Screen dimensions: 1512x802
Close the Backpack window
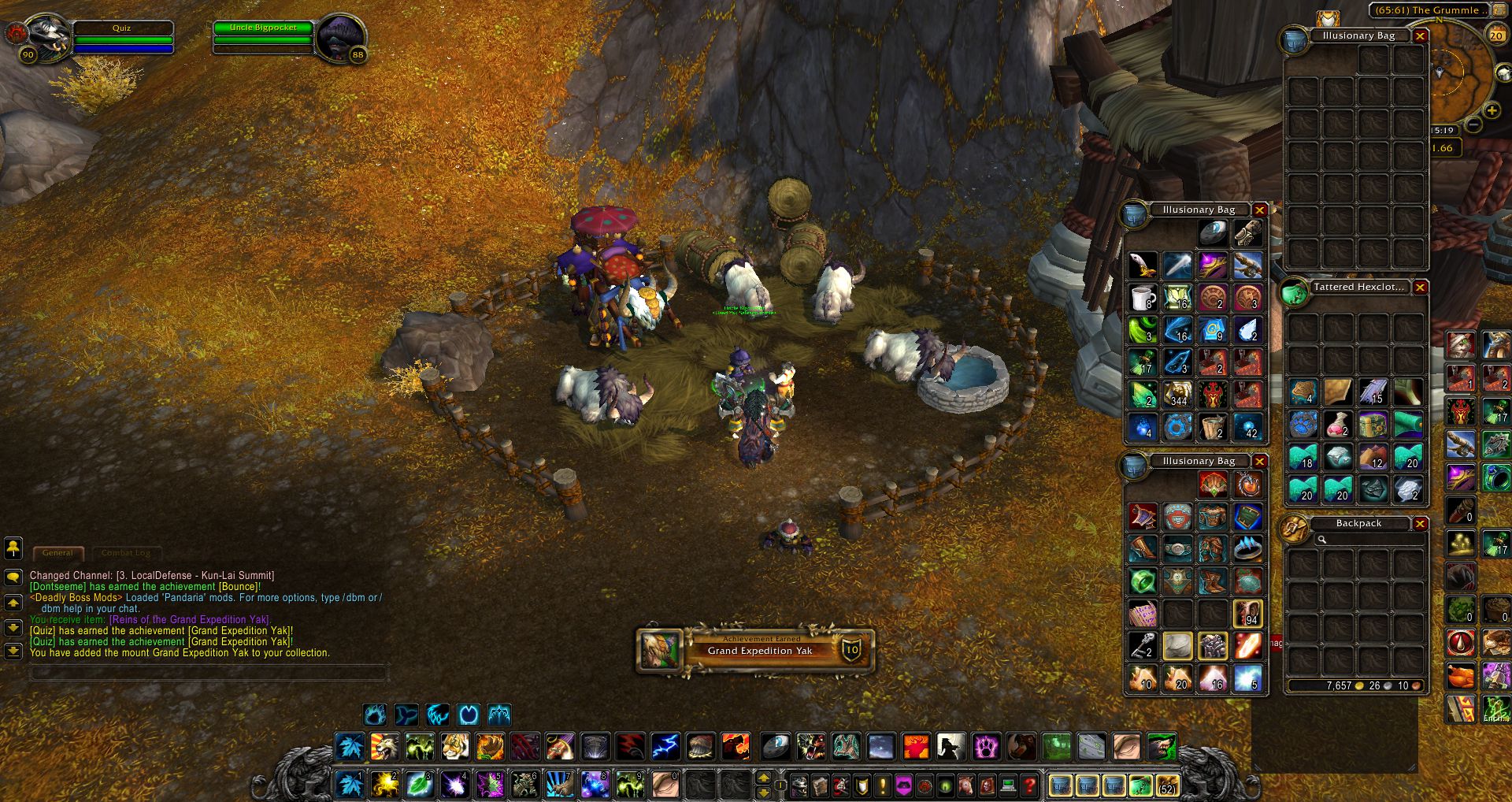tap(1420, 524)
